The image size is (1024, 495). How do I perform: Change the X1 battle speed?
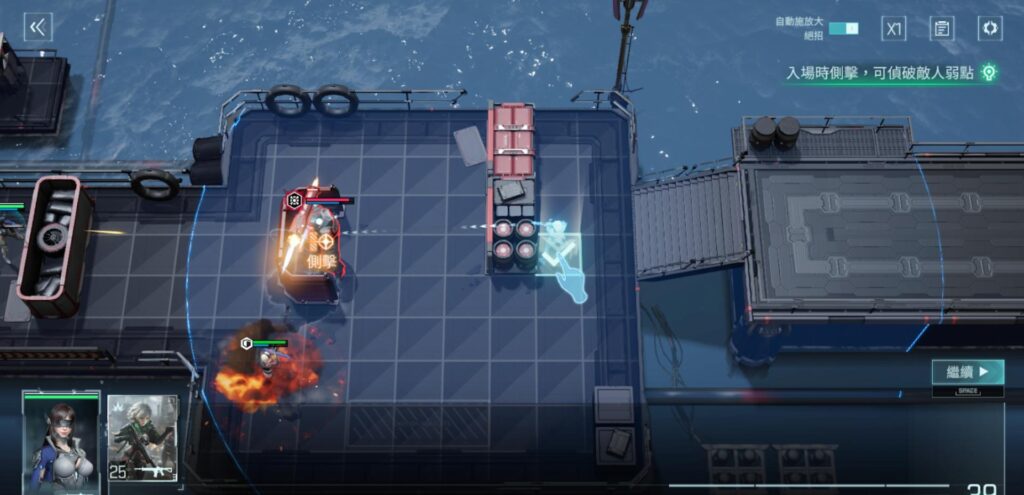pos(893,28)
